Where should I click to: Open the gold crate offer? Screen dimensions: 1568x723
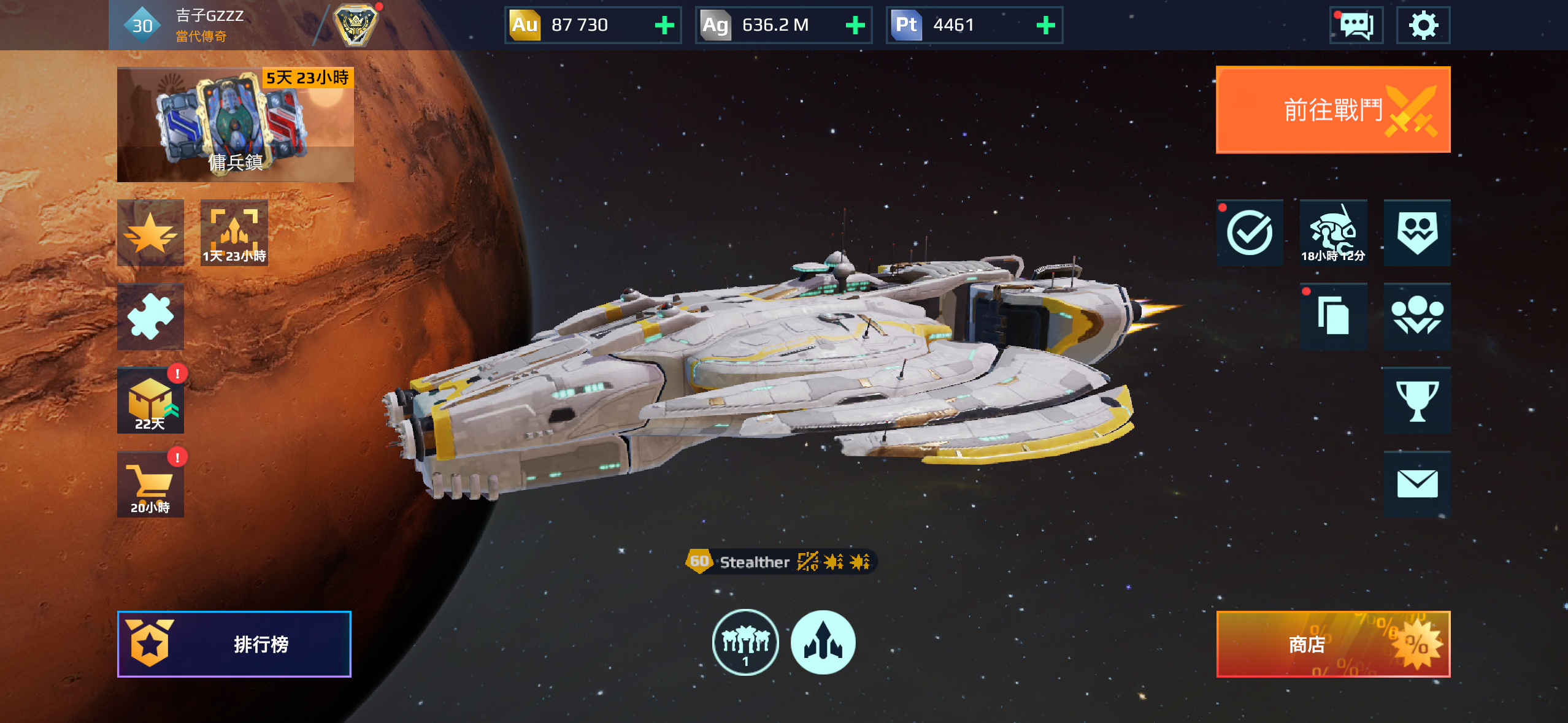tap(150, 400)
